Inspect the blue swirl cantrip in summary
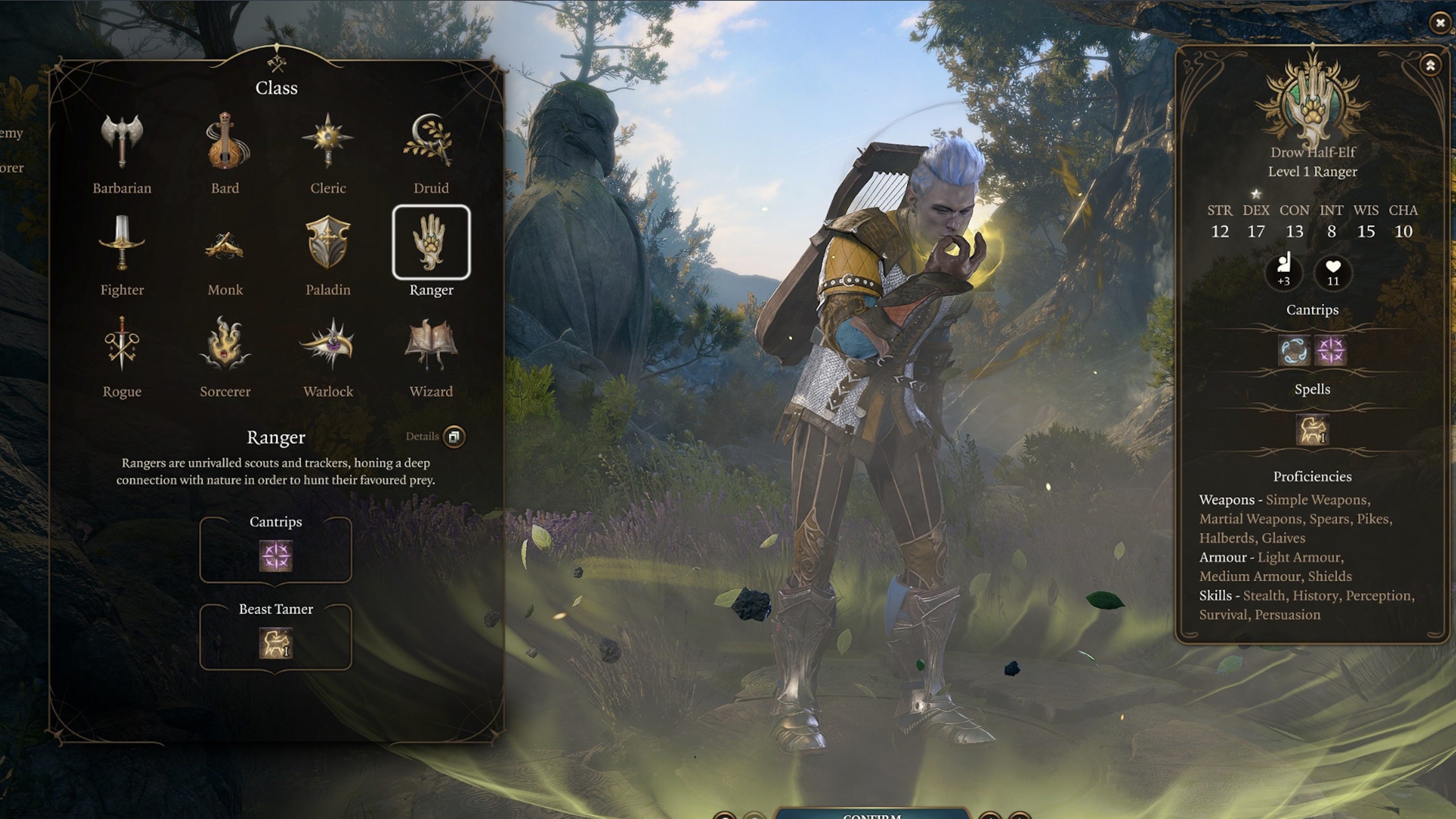The width and height of the screenshot is (1456, 819). pos(1294,350)
